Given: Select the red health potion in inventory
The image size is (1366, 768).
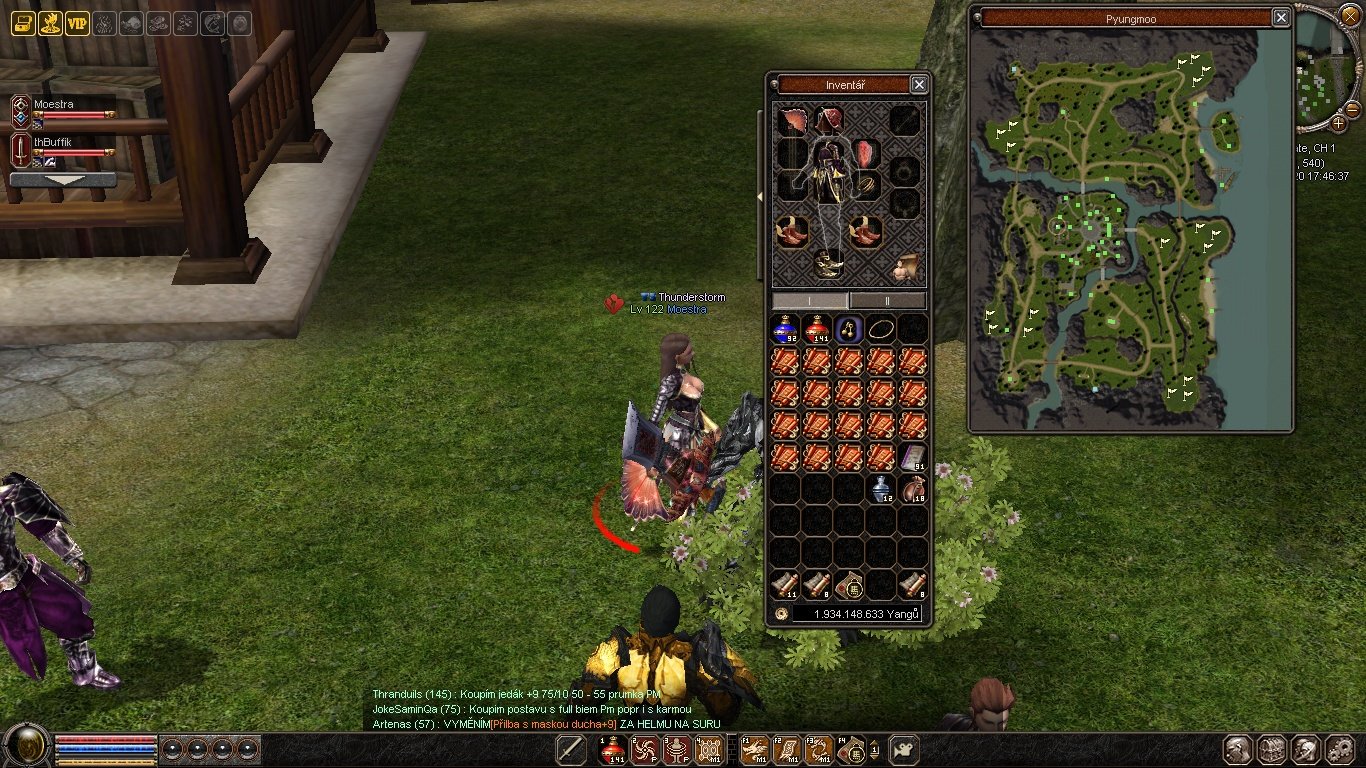Looking at the screenshot, I should 817,329.
